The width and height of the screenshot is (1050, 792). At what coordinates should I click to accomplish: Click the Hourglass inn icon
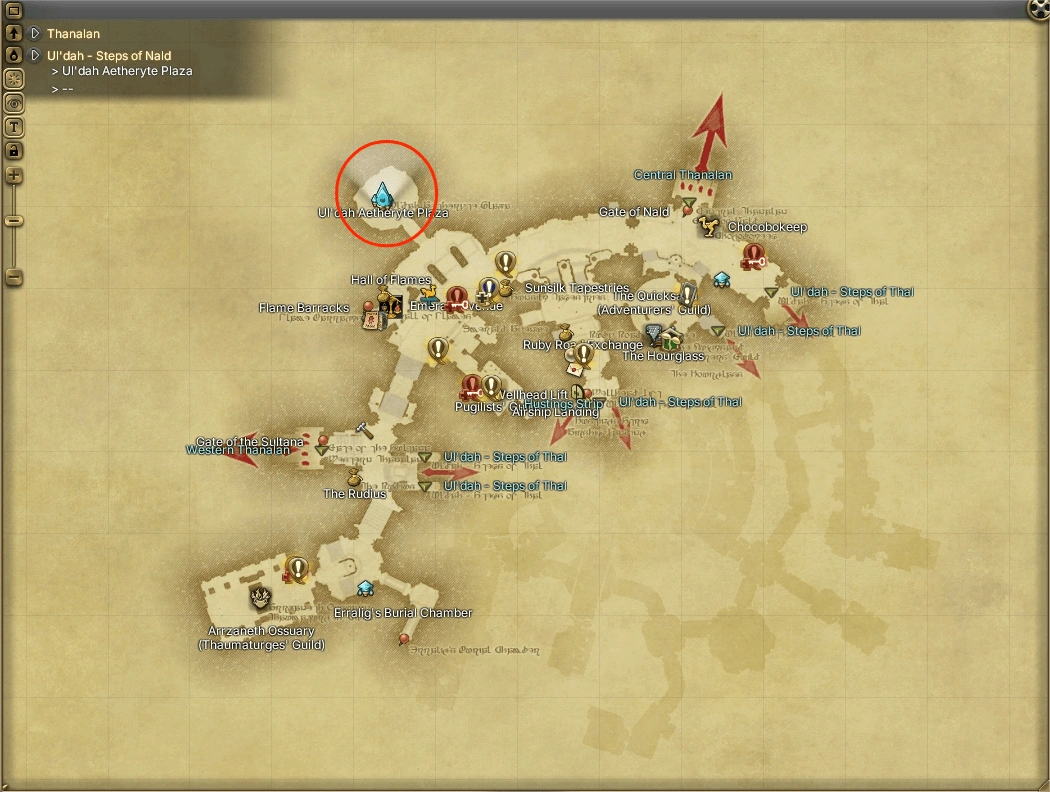click(x=670, y=339)
